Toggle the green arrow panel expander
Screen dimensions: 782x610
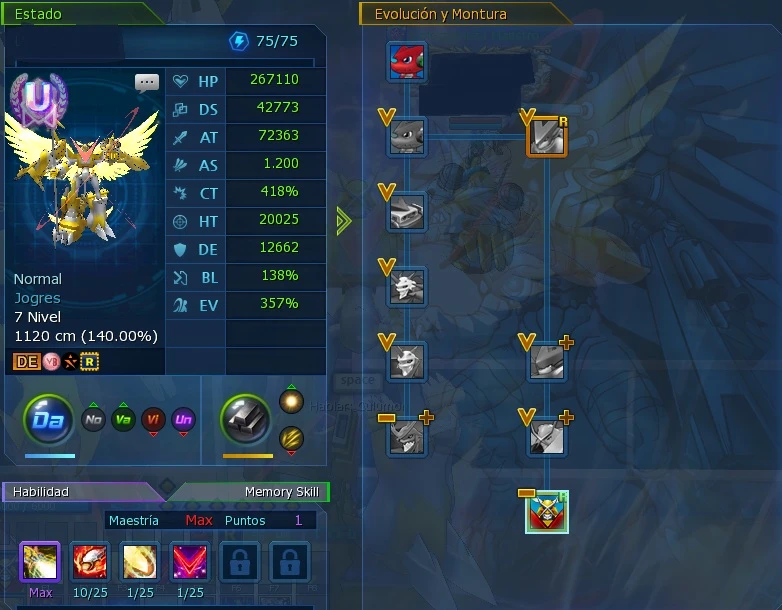point(344,221)
